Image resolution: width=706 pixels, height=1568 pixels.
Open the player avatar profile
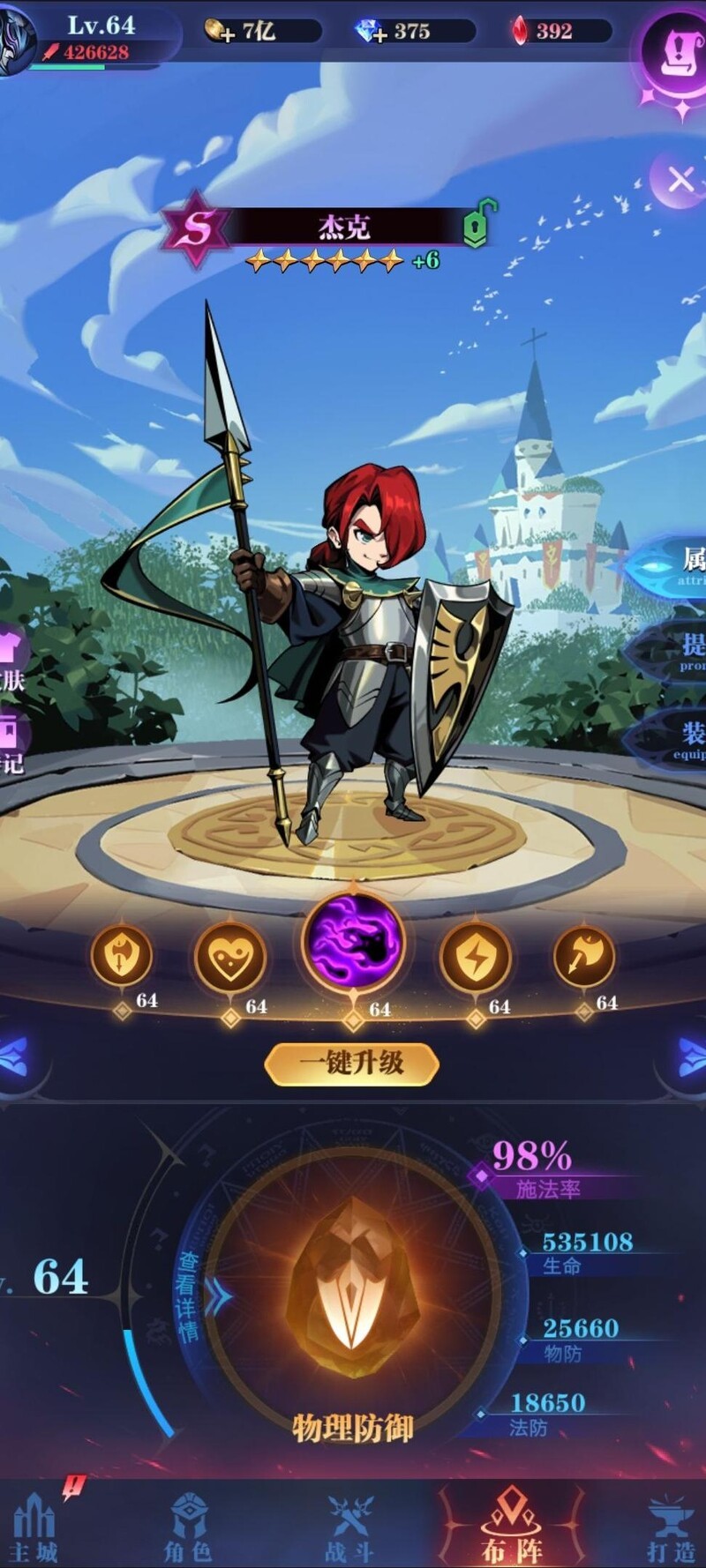[16, 40]
